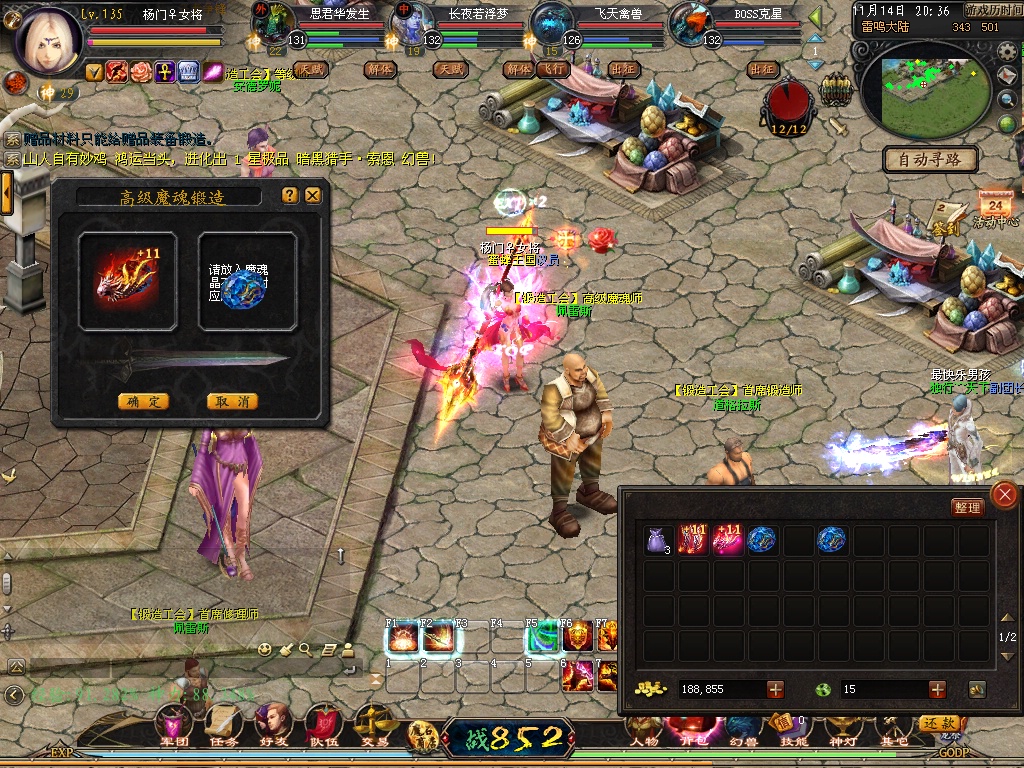Sort the bag with the 整理 button
The height and width of the screenshot is (768, 1024).
(x=967, y=507)
